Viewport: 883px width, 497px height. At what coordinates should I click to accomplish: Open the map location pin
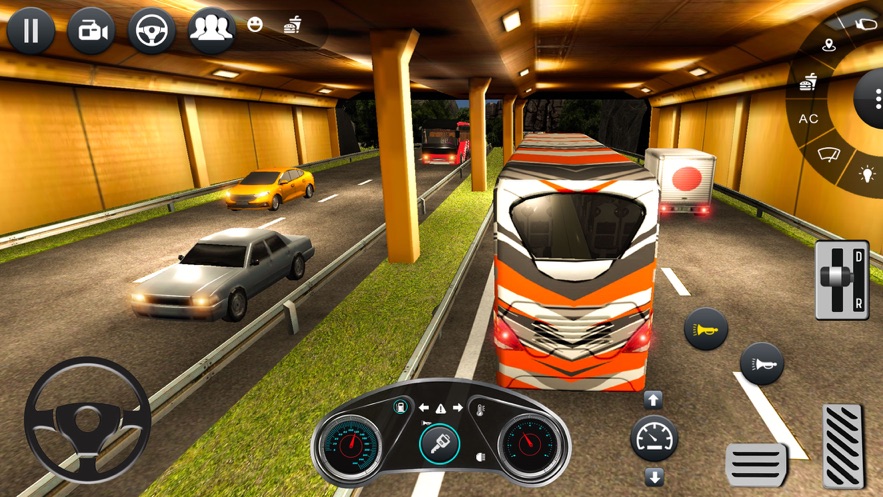click(x=829, y=45)
